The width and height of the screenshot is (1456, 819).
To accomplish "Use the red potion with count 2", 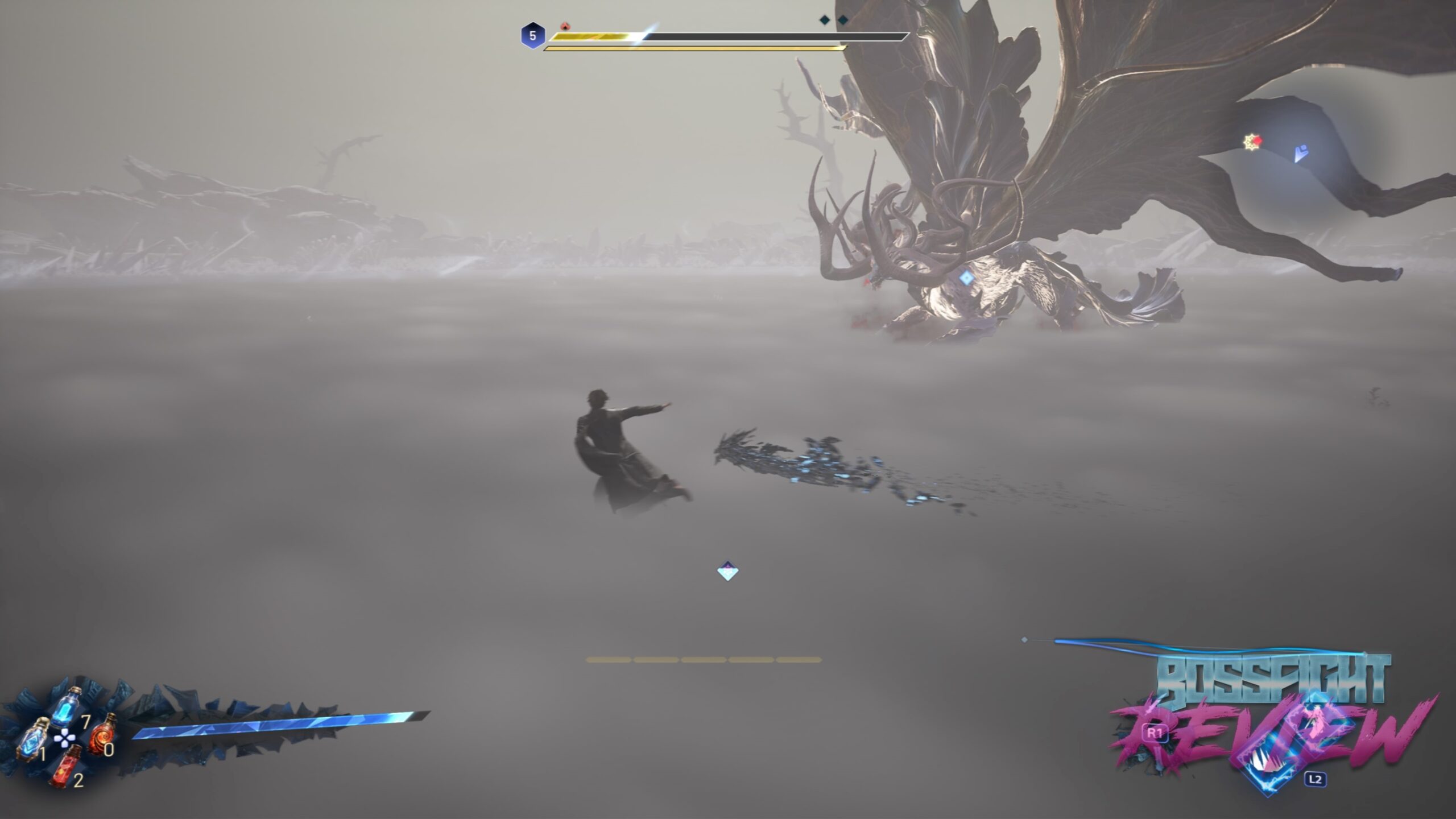I will (65, 766).
